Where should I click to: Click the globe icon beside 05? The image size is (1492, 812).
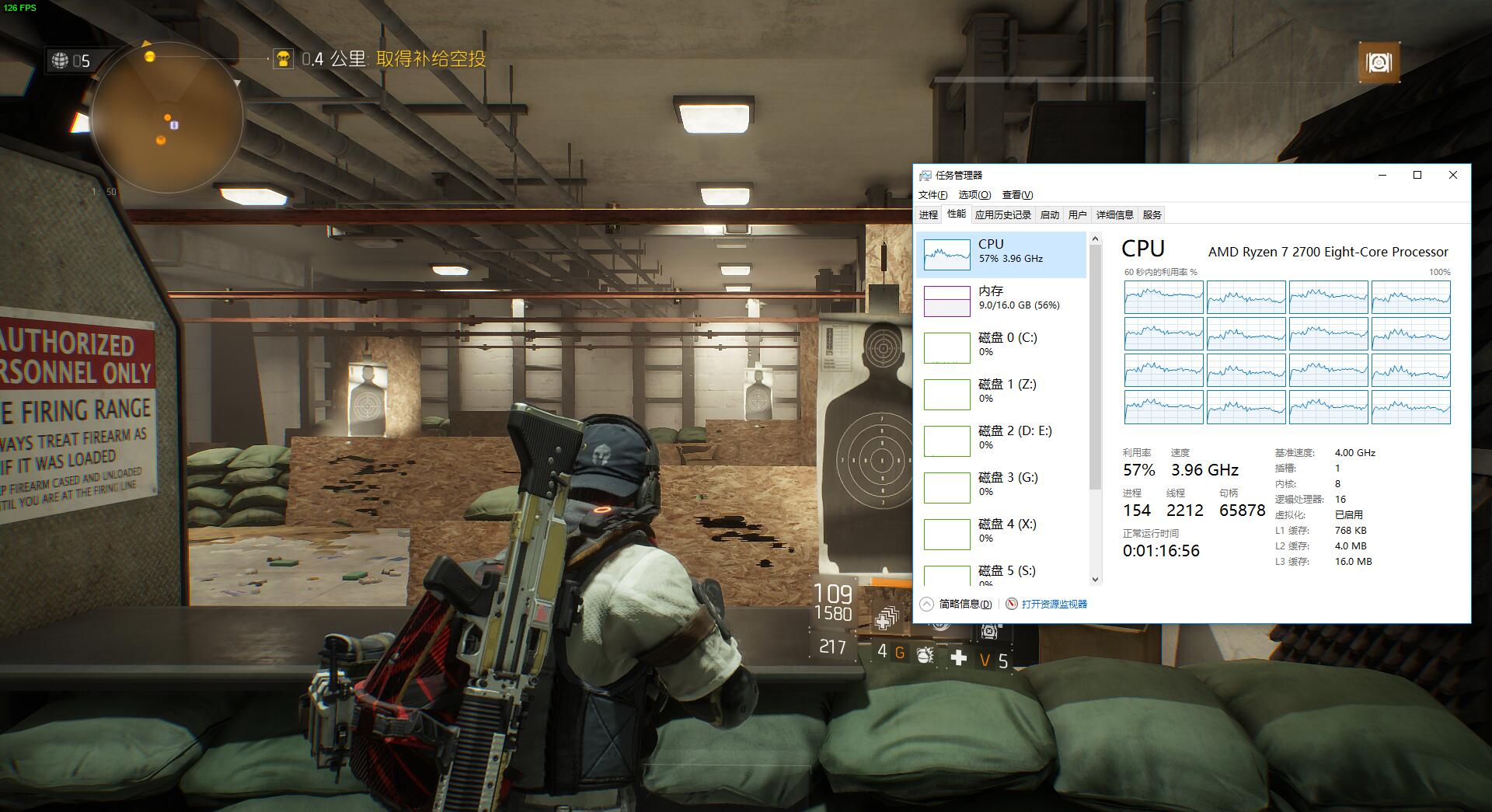click(x=61, y=60)
